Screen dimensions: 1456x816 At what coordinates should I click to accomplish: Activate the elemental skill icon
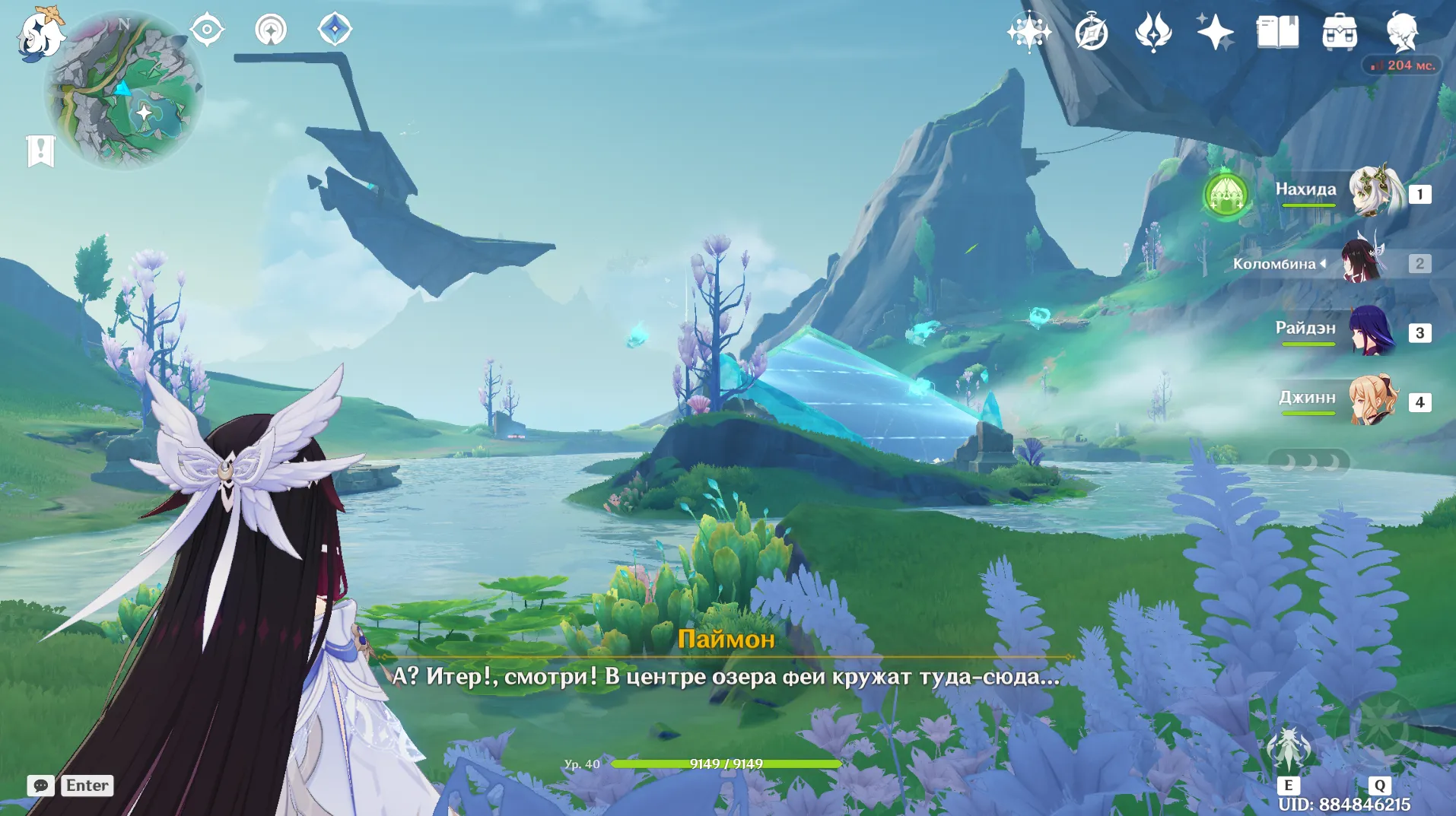(x=1288, y=749)
